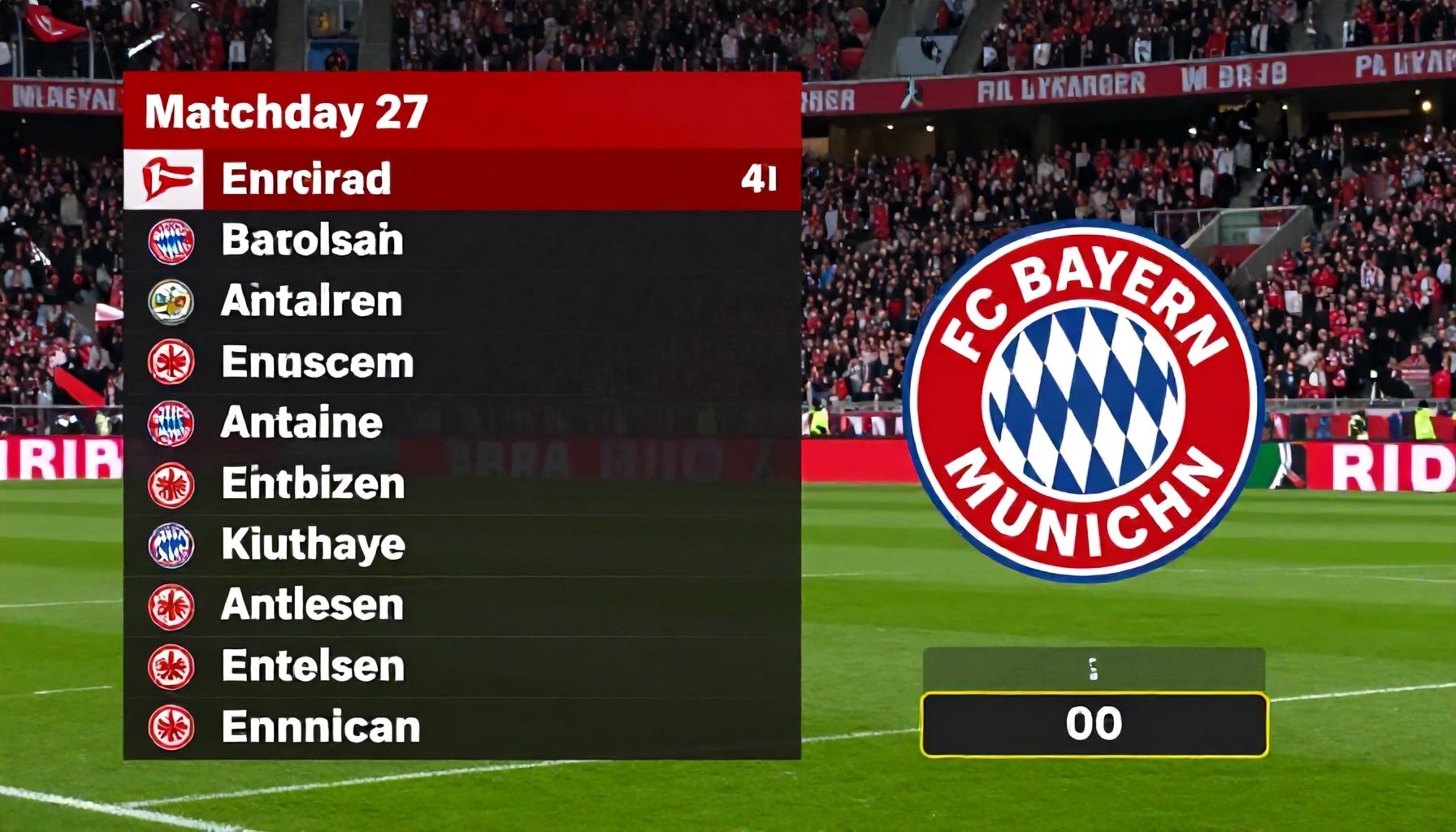Select Antalren in the standings list

pos(461,301)
